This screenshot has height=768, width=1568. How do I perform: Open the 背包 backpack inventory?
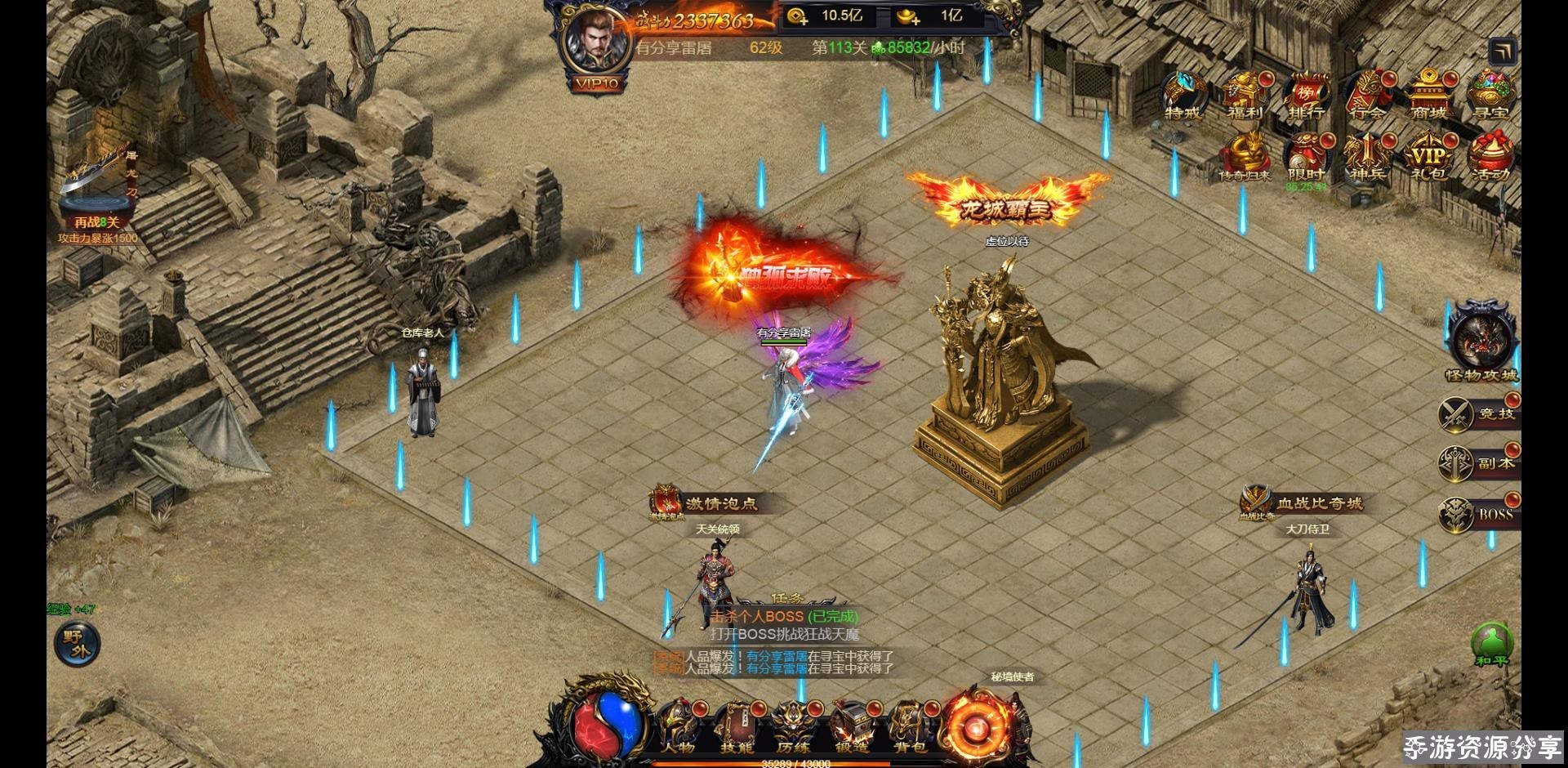click(x=909, y=726)
